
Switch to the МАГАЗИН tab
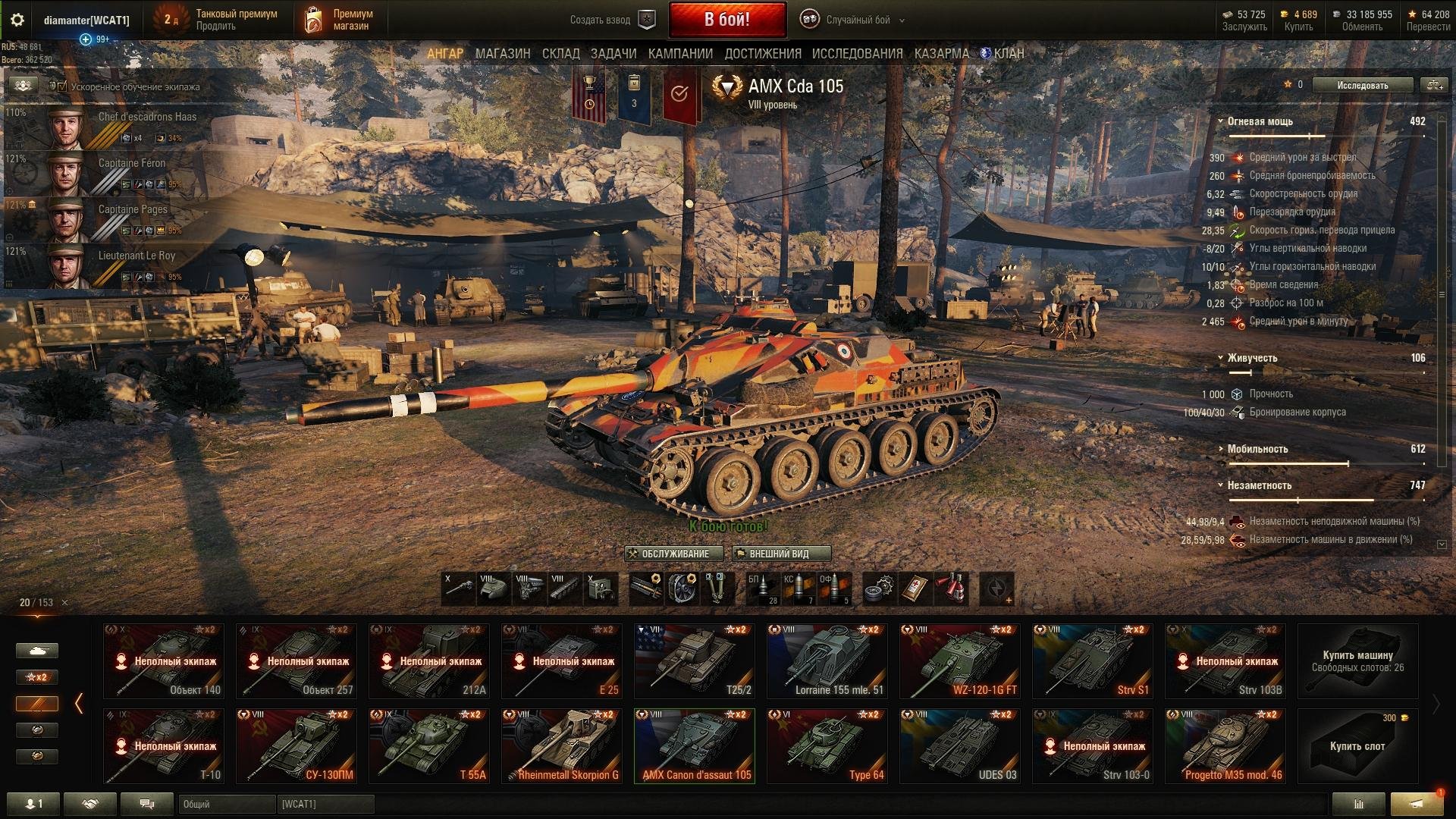pyautogui.click(x=503, y=54)
